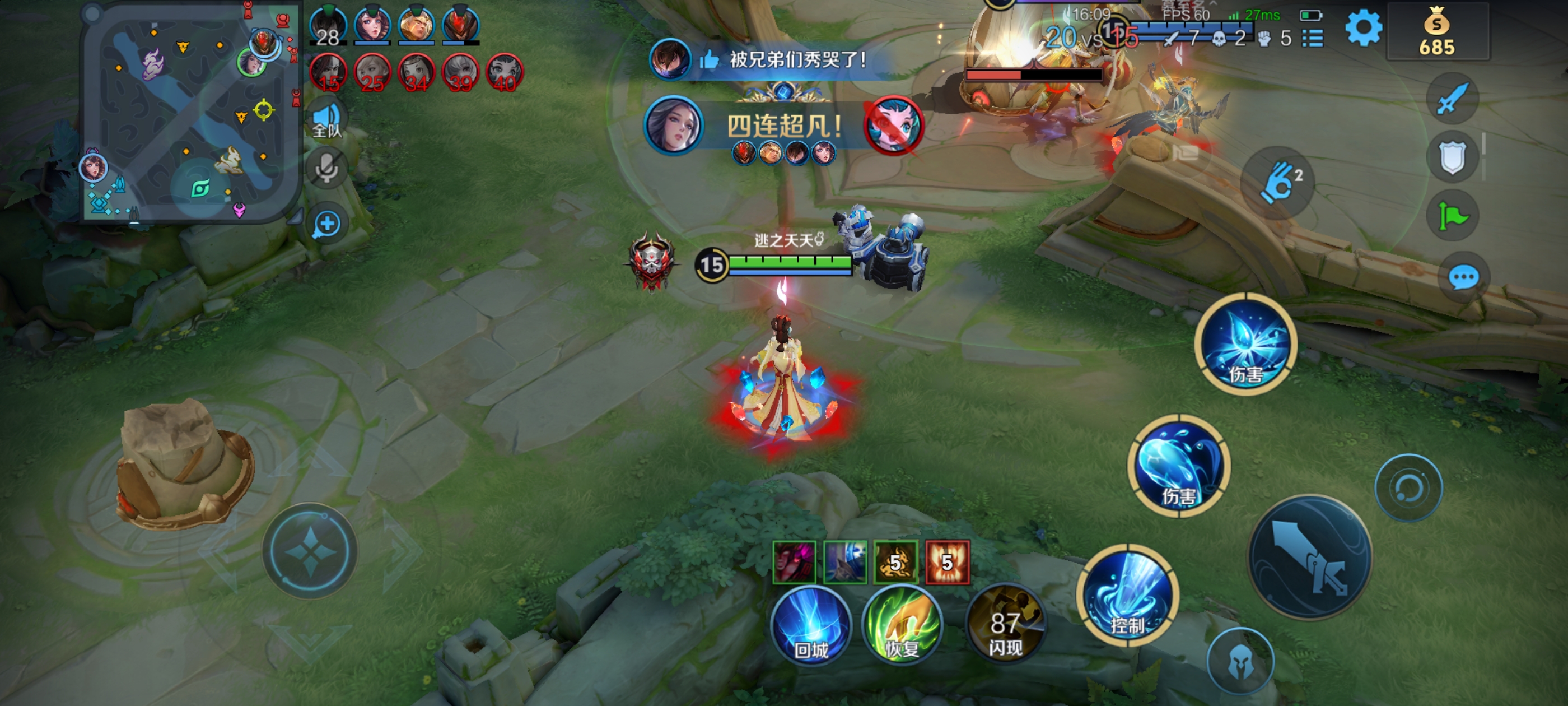Like the 被兄弟们秀哭了 message with thumbs-up
This screenshot has width=1568, height=706.
tap(708, 60)
